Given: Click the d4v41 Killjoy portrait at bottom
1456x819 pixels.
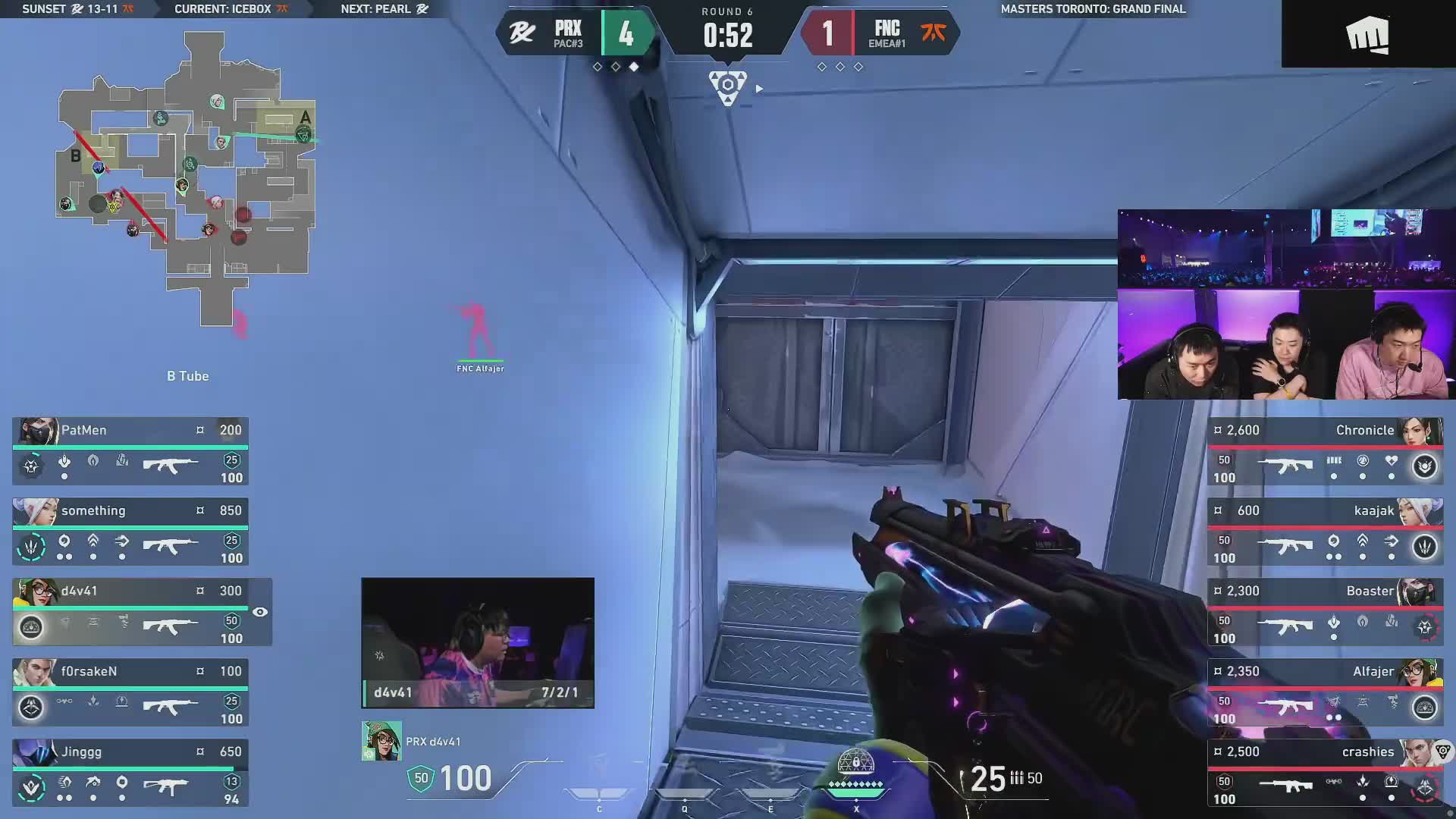Looking at the screenshot, I should [381, 741].
